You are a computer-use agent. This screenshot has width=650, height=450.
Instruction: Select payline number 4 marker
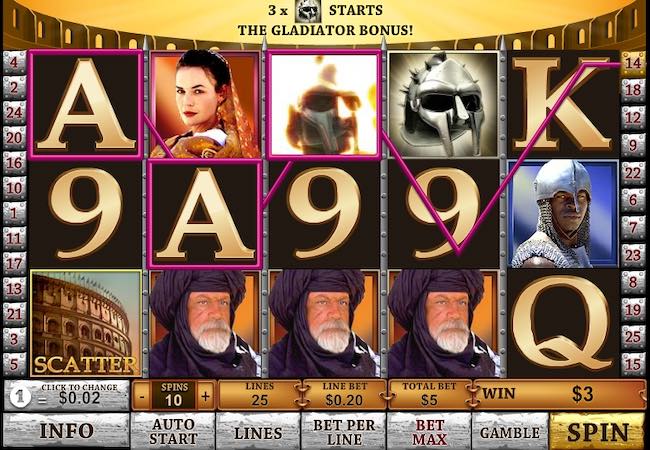coord(14,62)
